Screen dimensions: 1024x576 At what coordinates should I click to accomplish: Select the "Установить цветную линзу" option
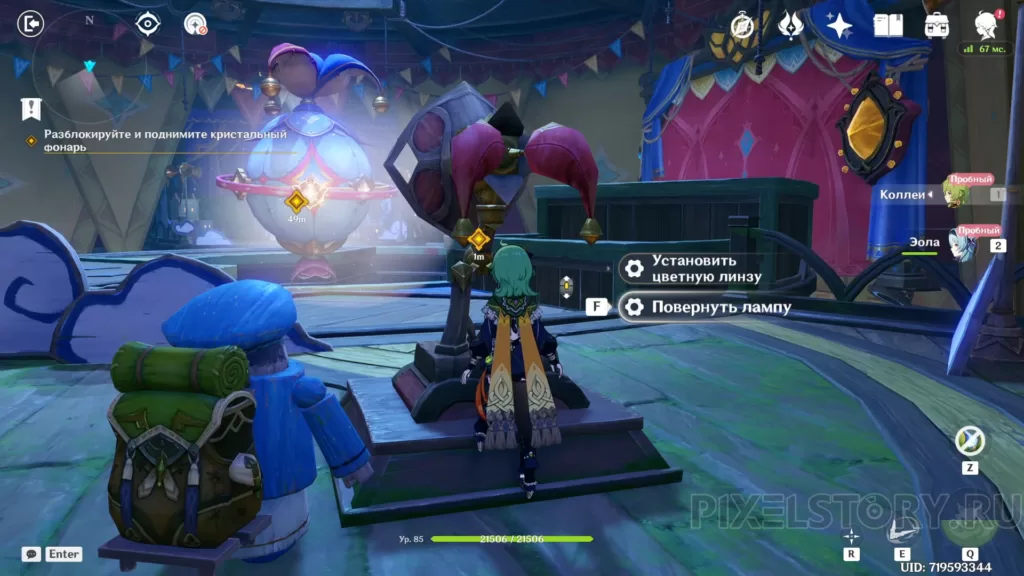pos(692,268)
